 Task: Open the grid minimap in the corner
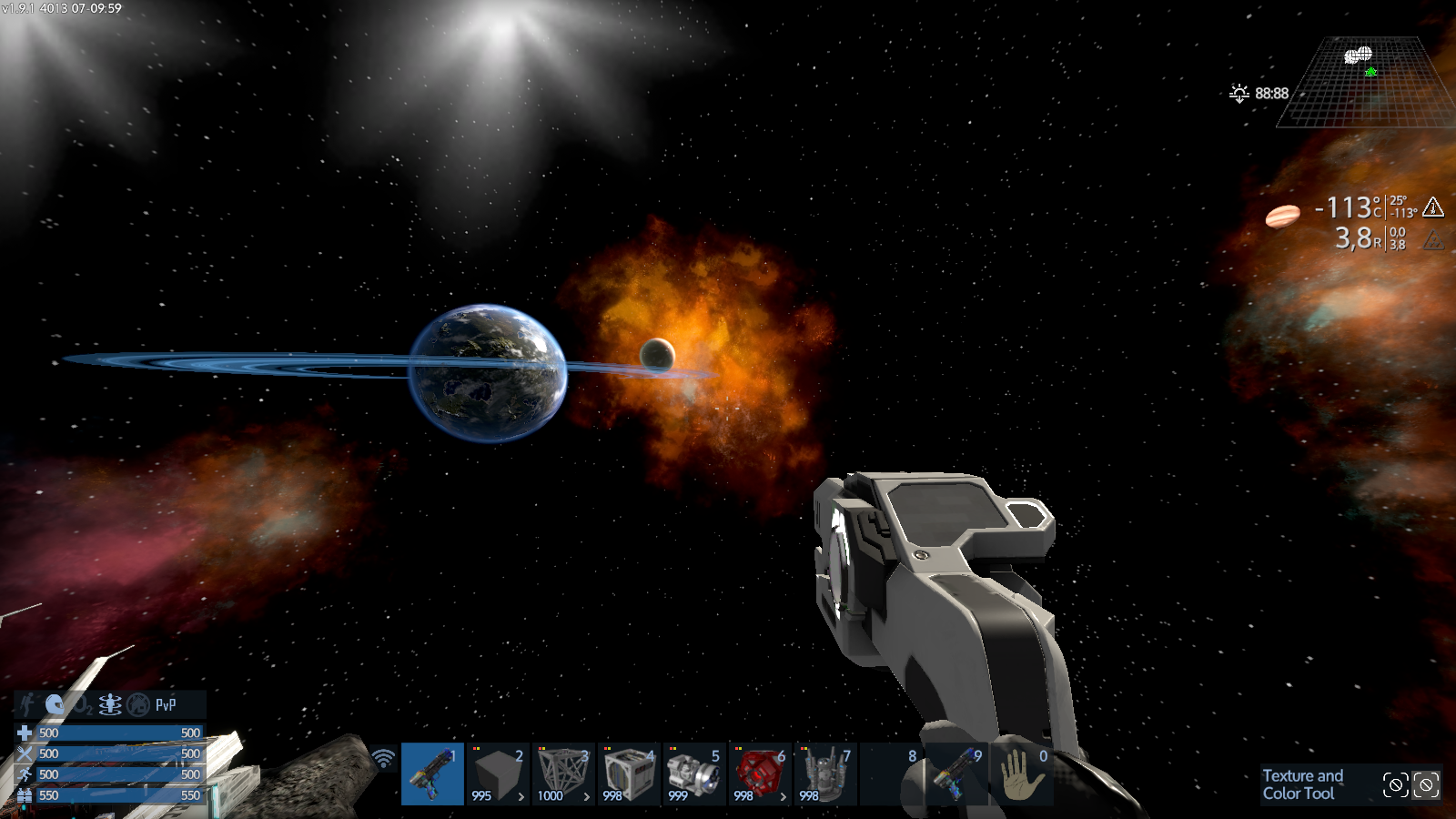[1362, 82]
